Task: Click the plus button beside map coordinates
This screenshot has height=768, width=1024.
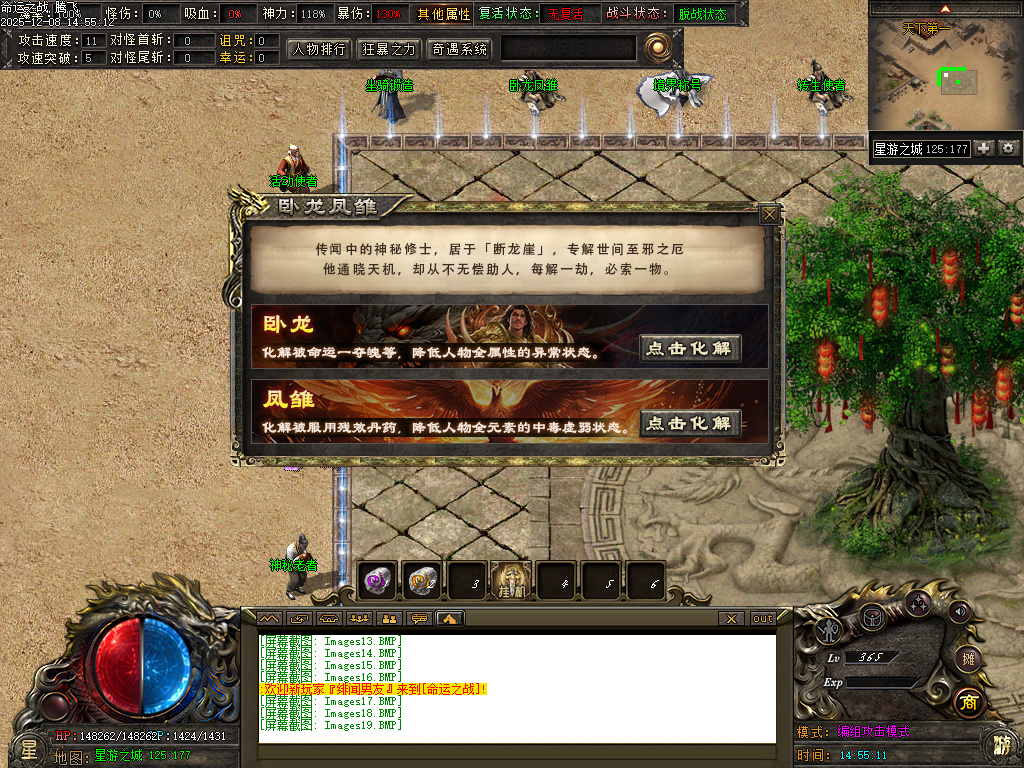Action: tap(984, 148)
